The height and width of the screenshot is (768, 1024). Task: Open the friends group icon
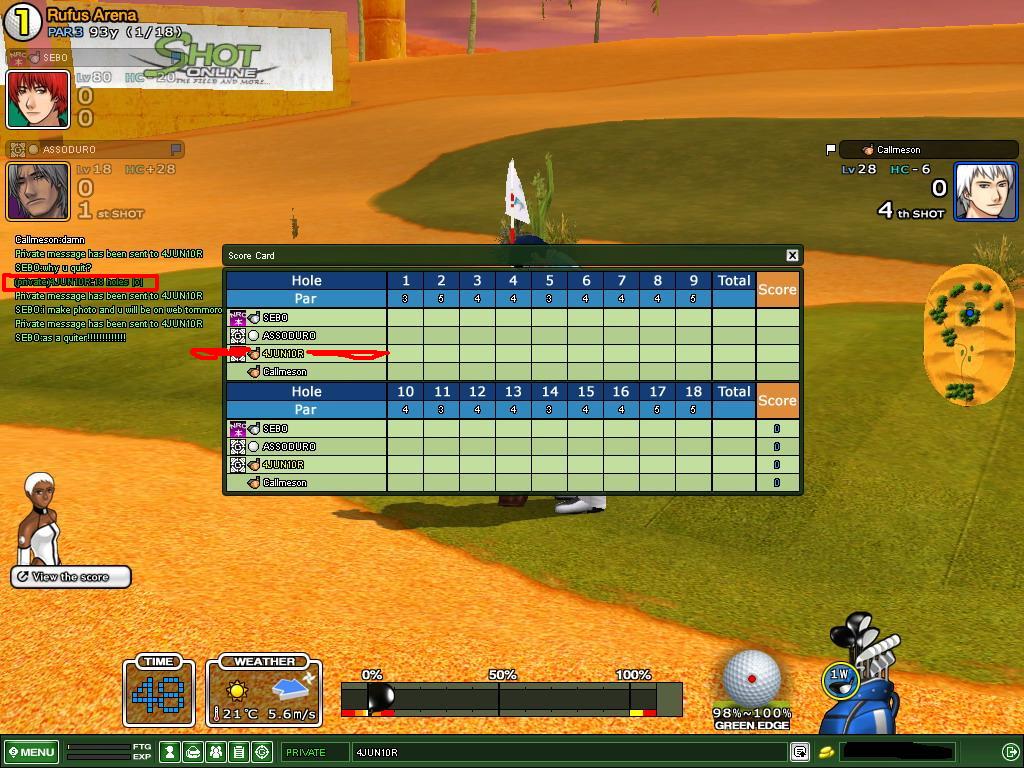(216, 752)
